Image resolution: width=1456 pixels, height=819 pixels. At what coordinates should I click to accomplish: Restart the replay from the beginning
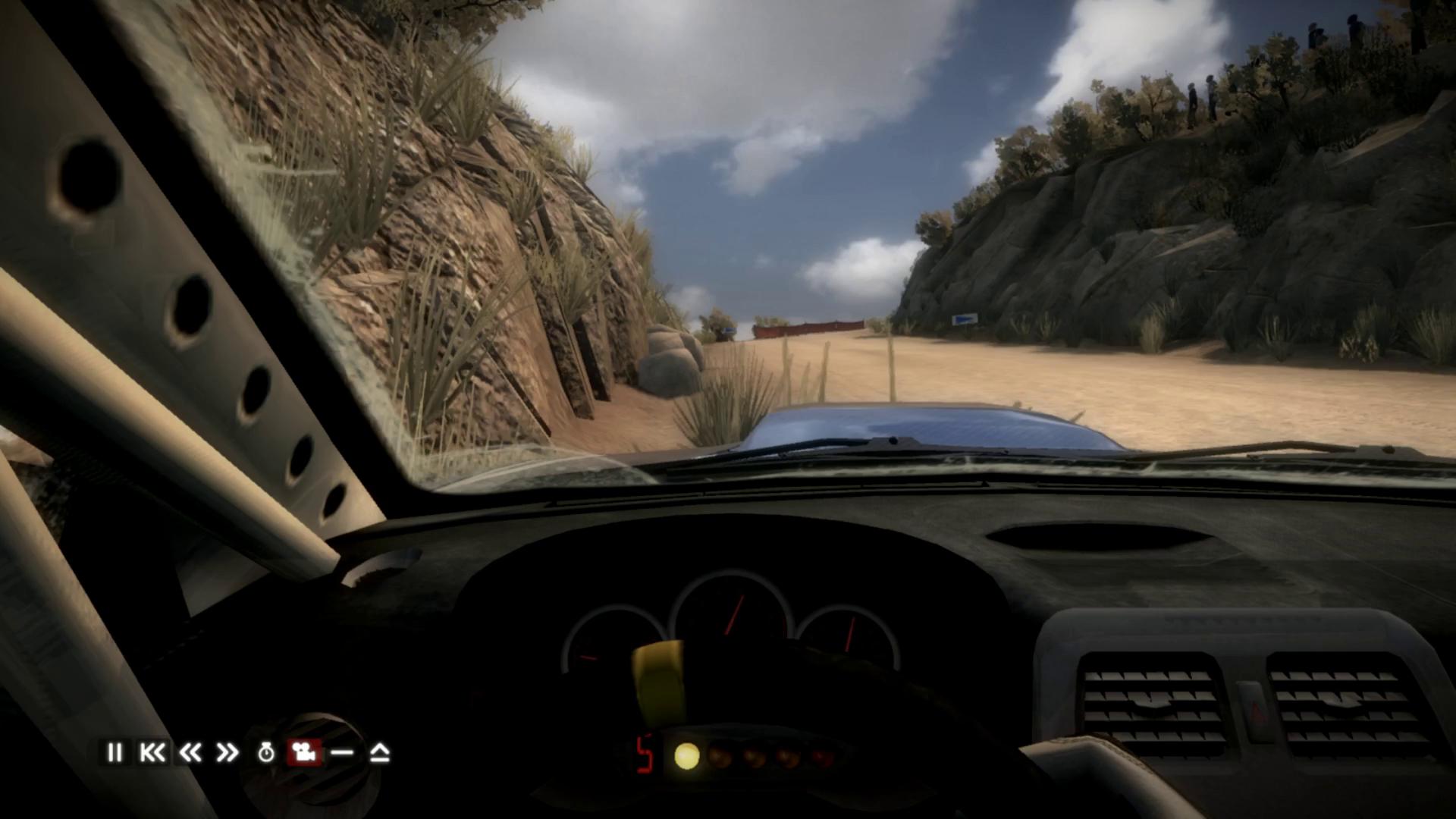coord(152,752)
